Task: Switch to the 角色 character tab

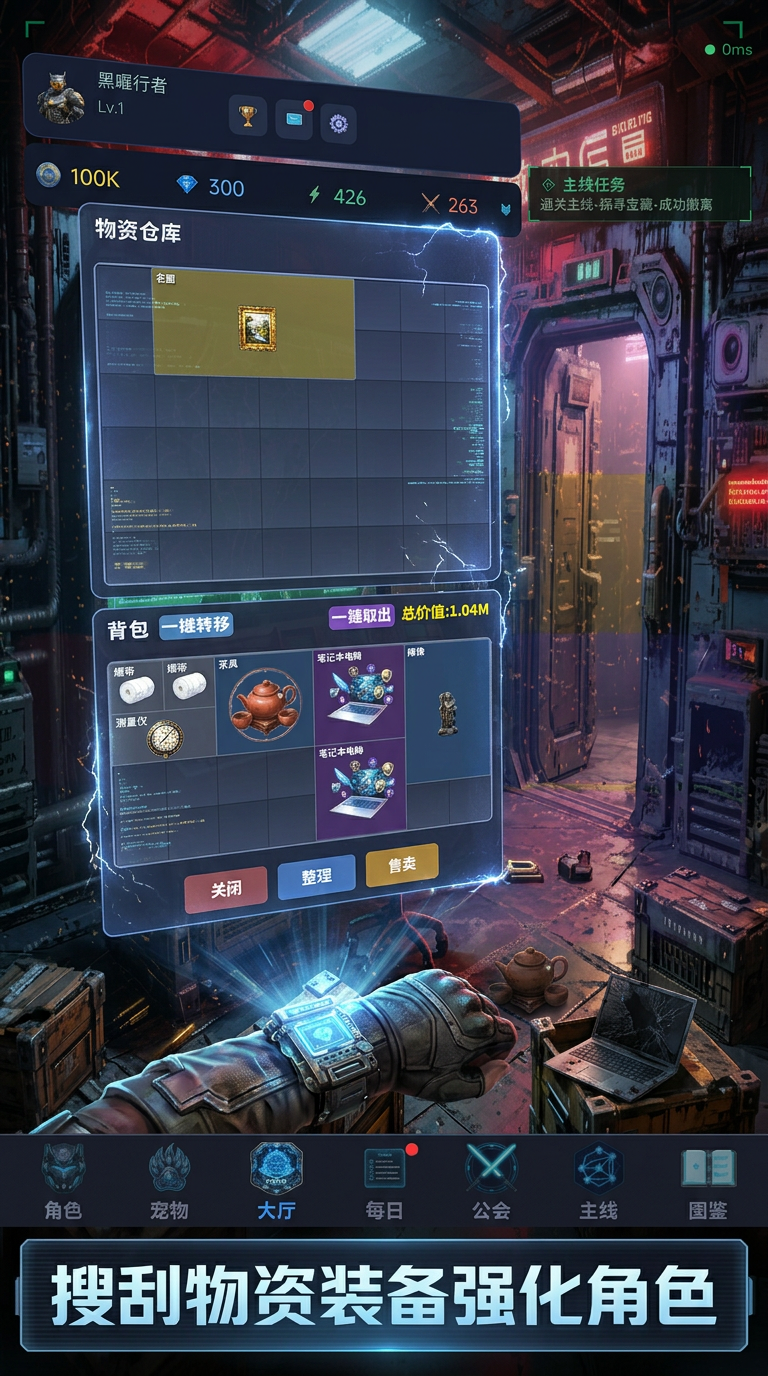Action: 63,1181
